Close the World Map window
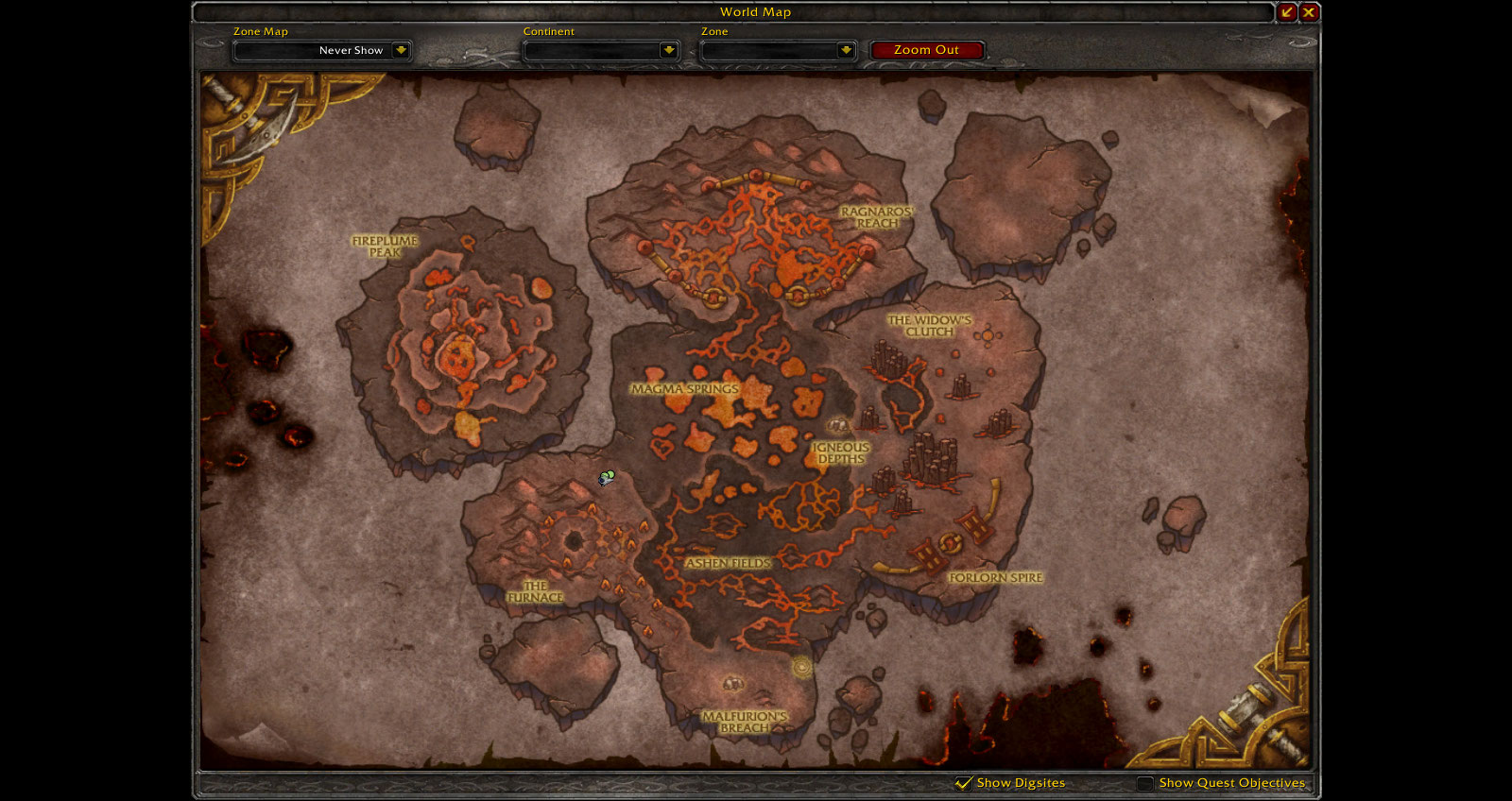The image size is (1512, 801). [x=1309, y=12]
